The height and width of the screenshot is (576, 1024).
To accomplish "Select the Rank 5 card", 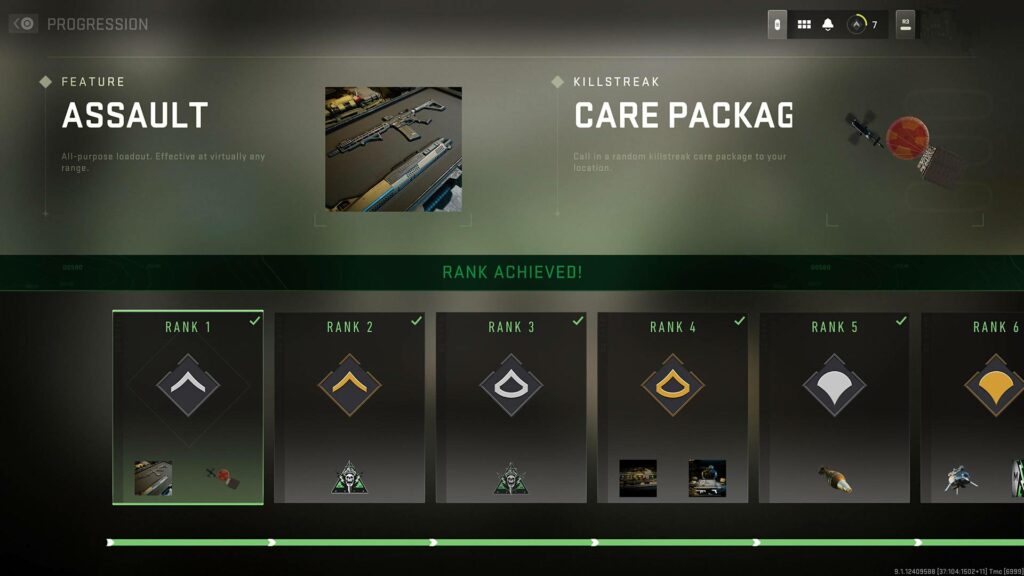I will tap(834, 407).
